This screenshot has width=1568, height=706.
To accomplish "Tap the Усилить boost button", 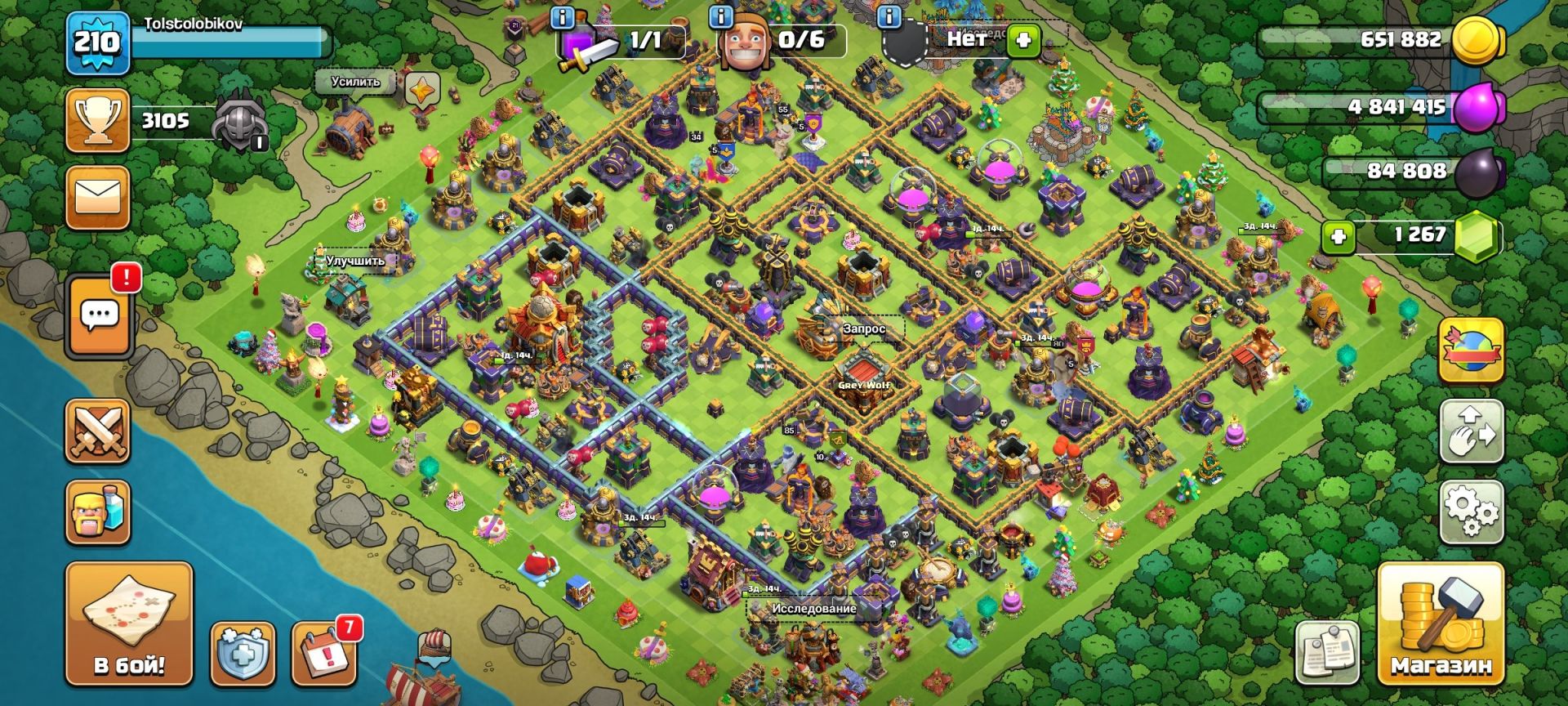I will [x=356, y=82].
